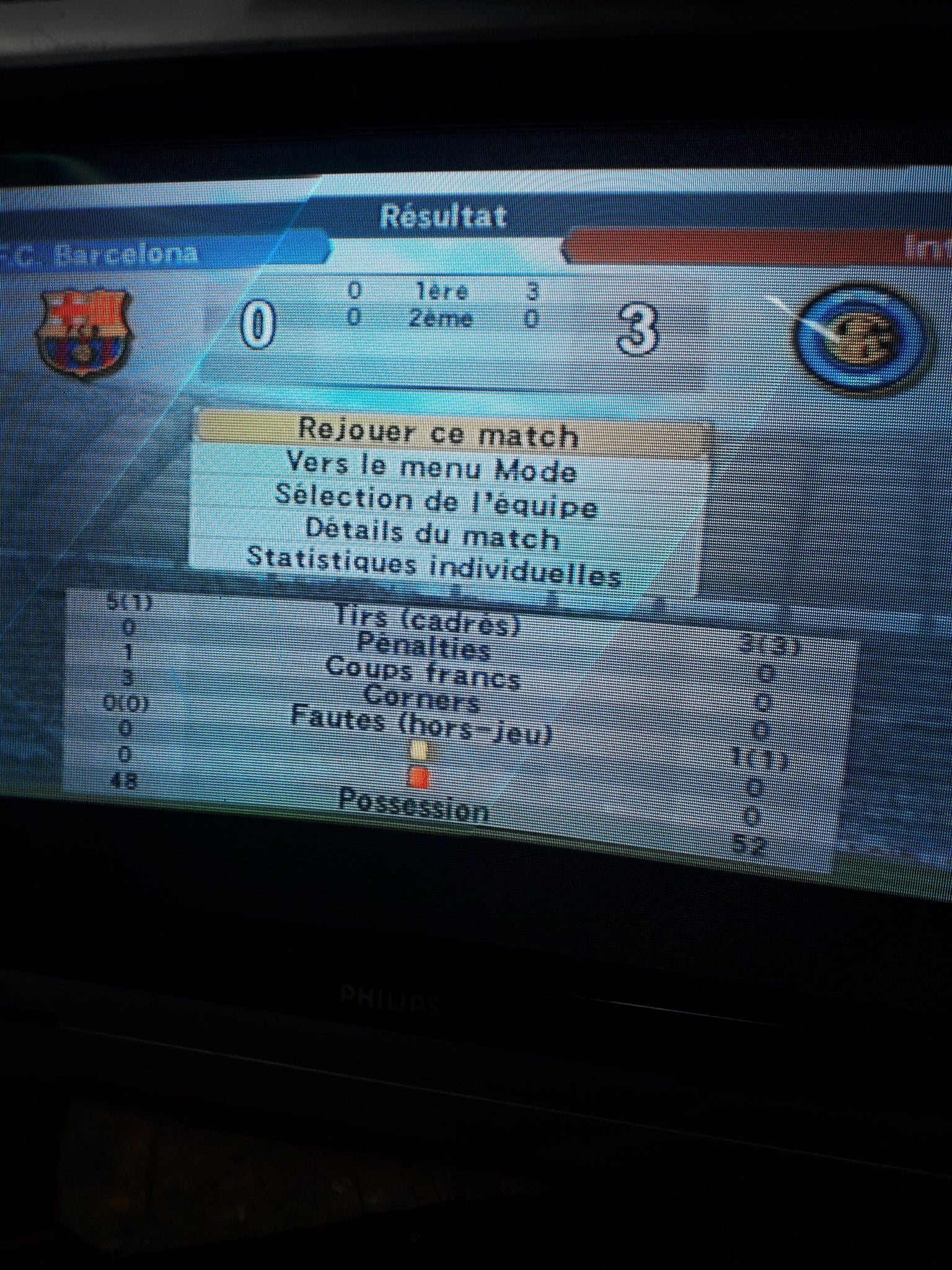The width and height of the screenshot is (952, 1270).
Task: Choose Vers le menu Mode
Action: click(x=432, y=468)
